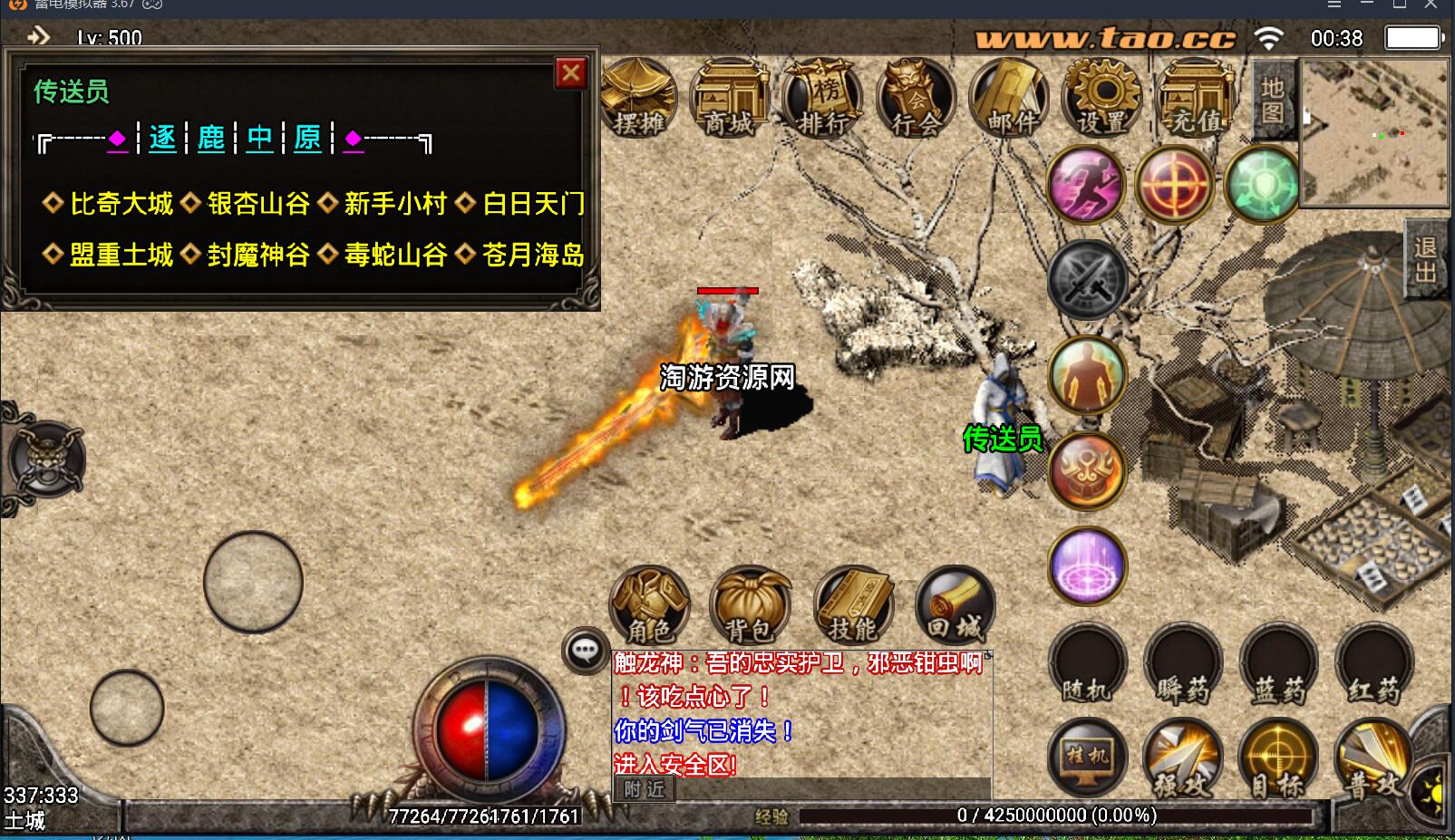Open the 角色 character sheet

click(649, 605)
